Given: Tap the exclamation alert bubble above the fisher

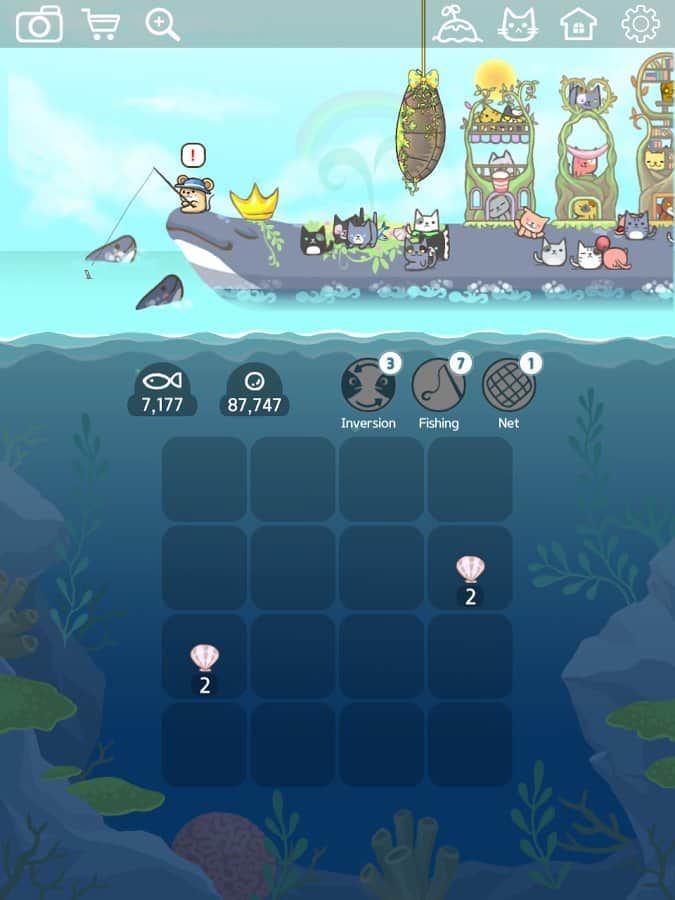Looking at the screenshot, I should point(194,155).
